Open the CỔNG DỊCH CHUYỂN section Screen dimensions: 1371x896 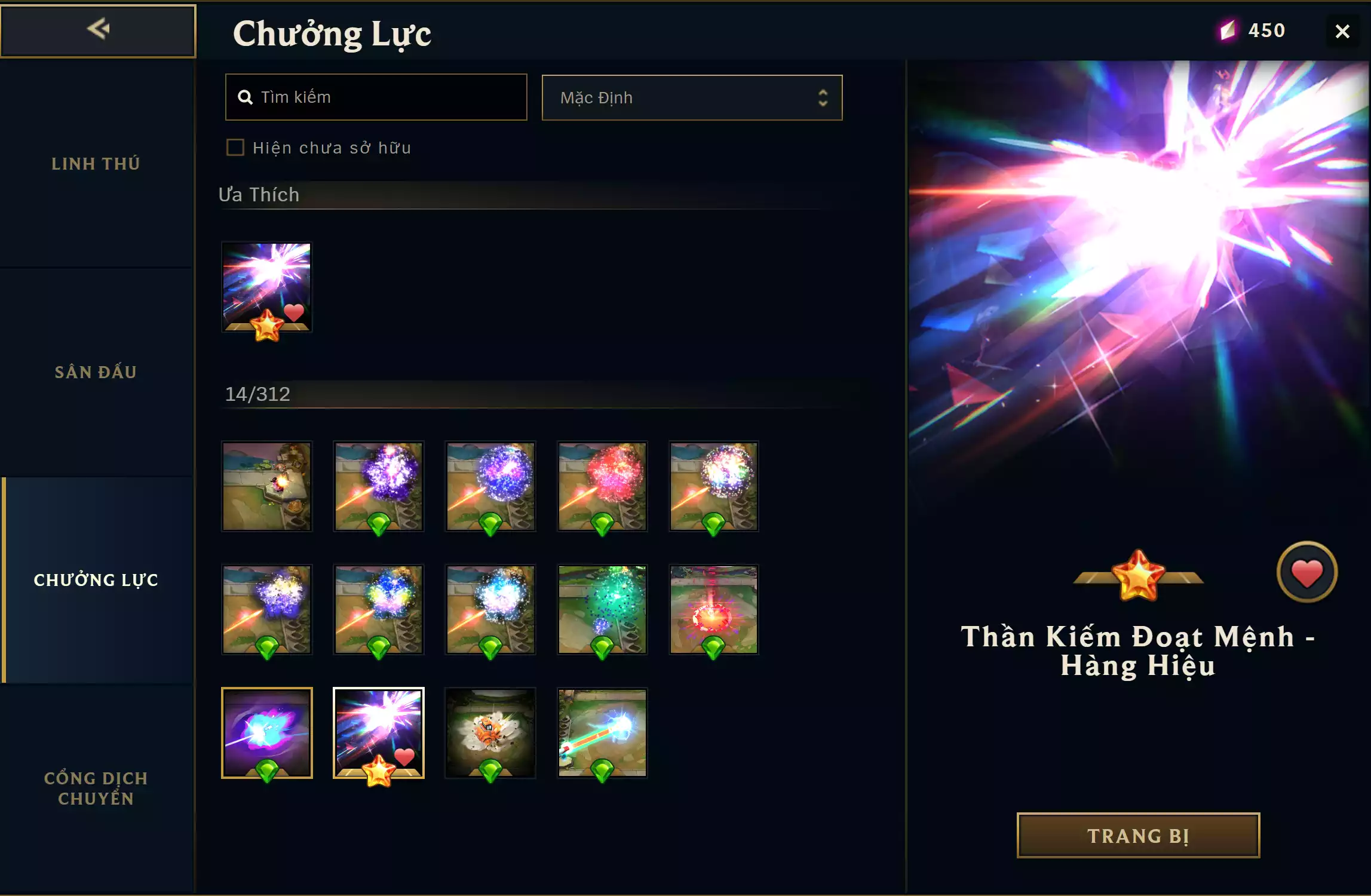click(96, 788)
